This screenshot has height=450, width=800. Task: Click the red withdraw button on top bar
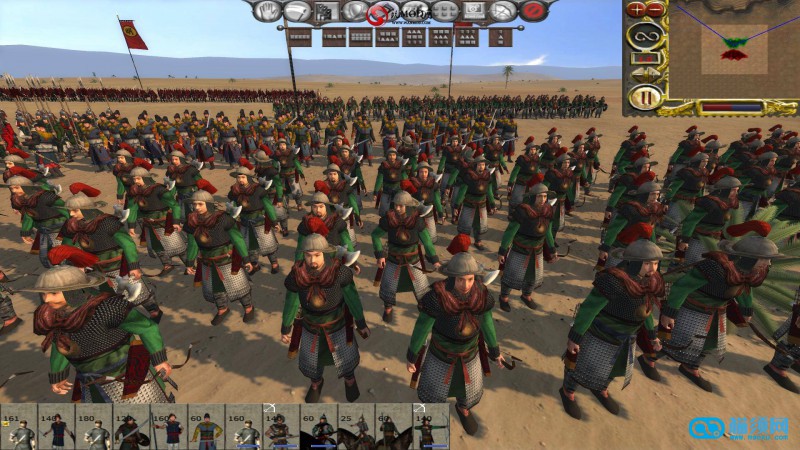(x=533, y=11)
